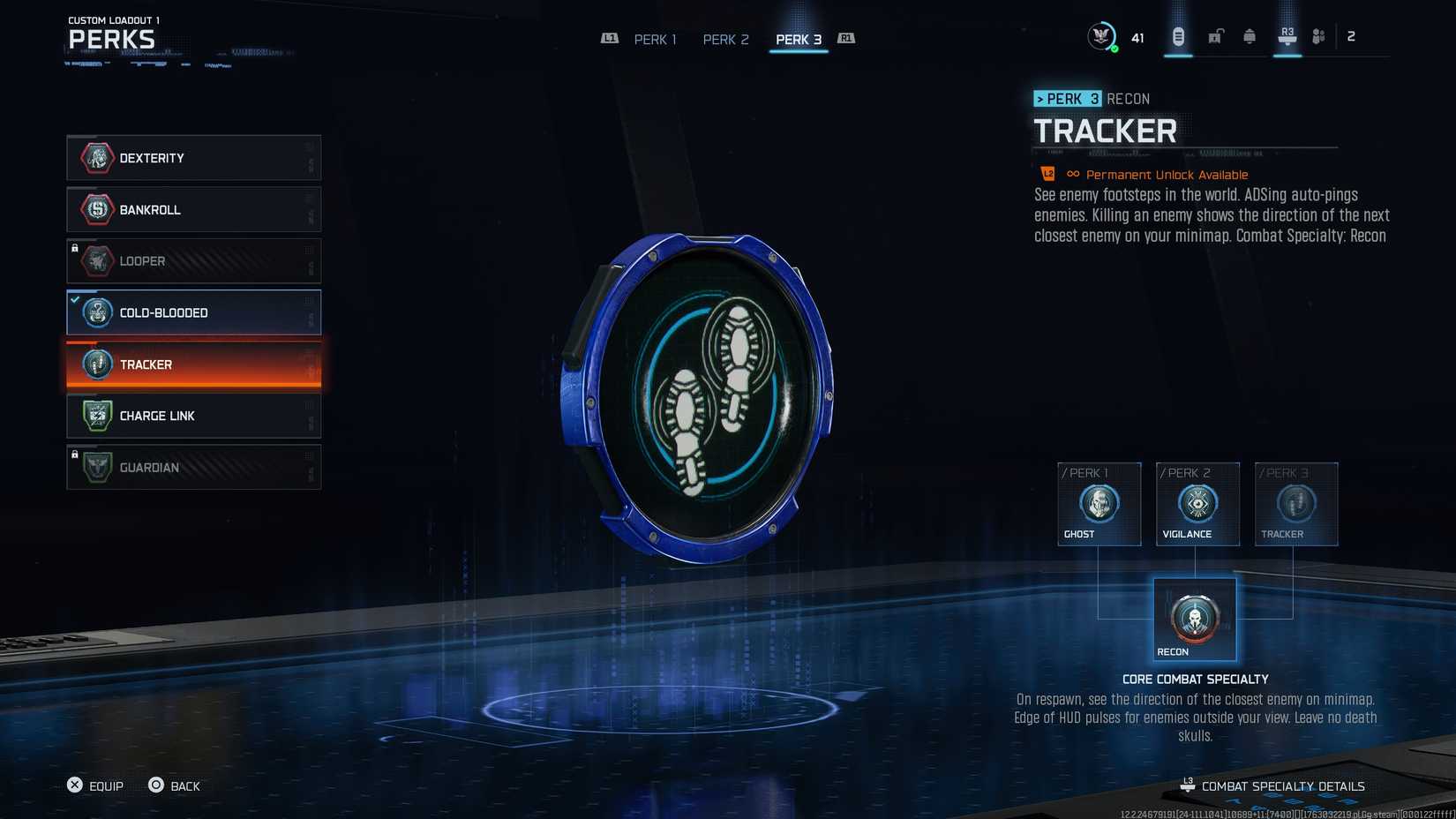Image resolution: width=1456 pixels, height=819 pixels.
Task: Click the microphone icon in the top bar
Action: click(1177, 35)
